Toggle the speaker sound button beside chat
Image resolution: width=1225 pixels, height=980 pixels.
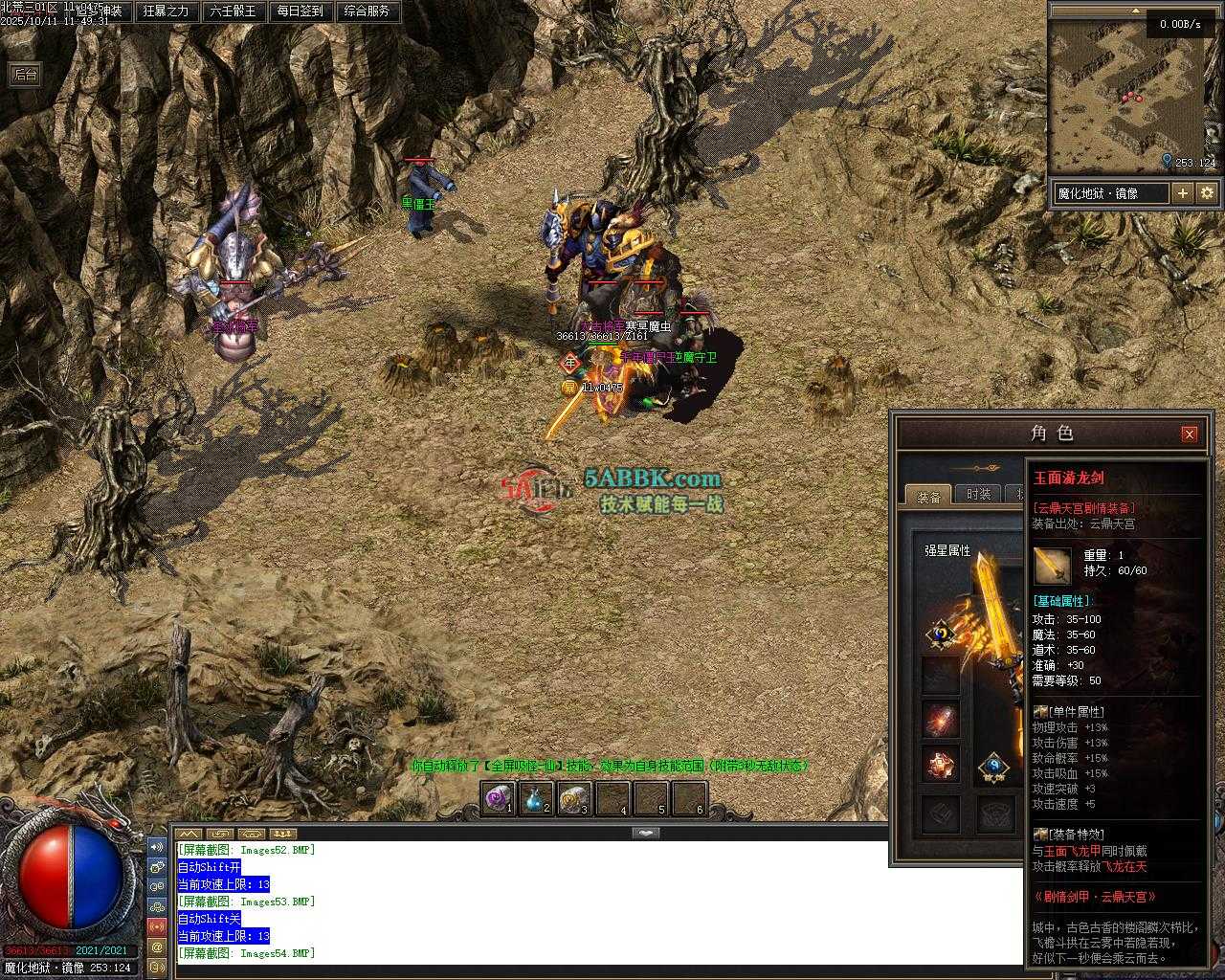[x=156, y=847]
